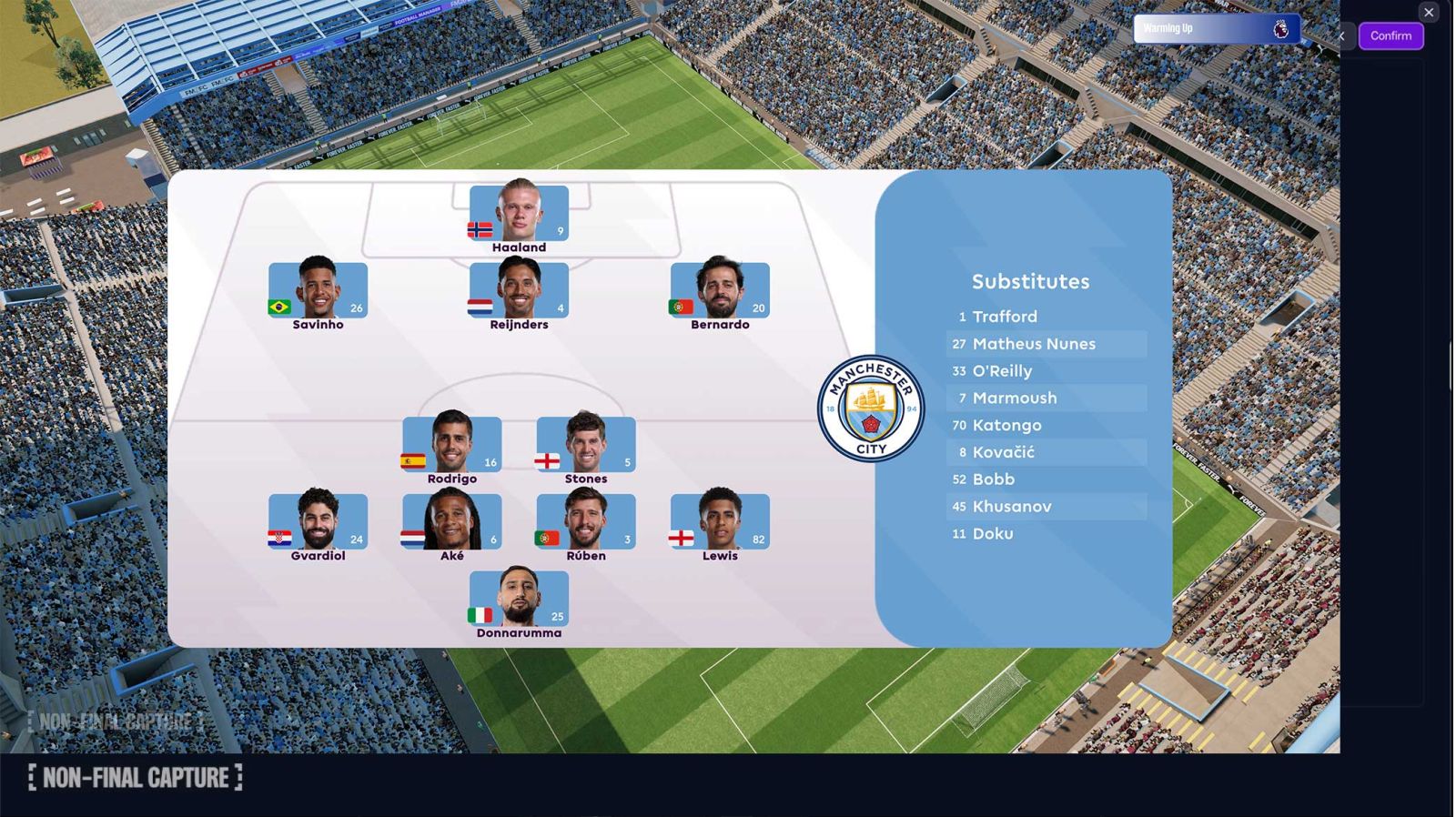
Task: Click the Brazil flag on Savinho's card
Action: click(x=278, y=307)
